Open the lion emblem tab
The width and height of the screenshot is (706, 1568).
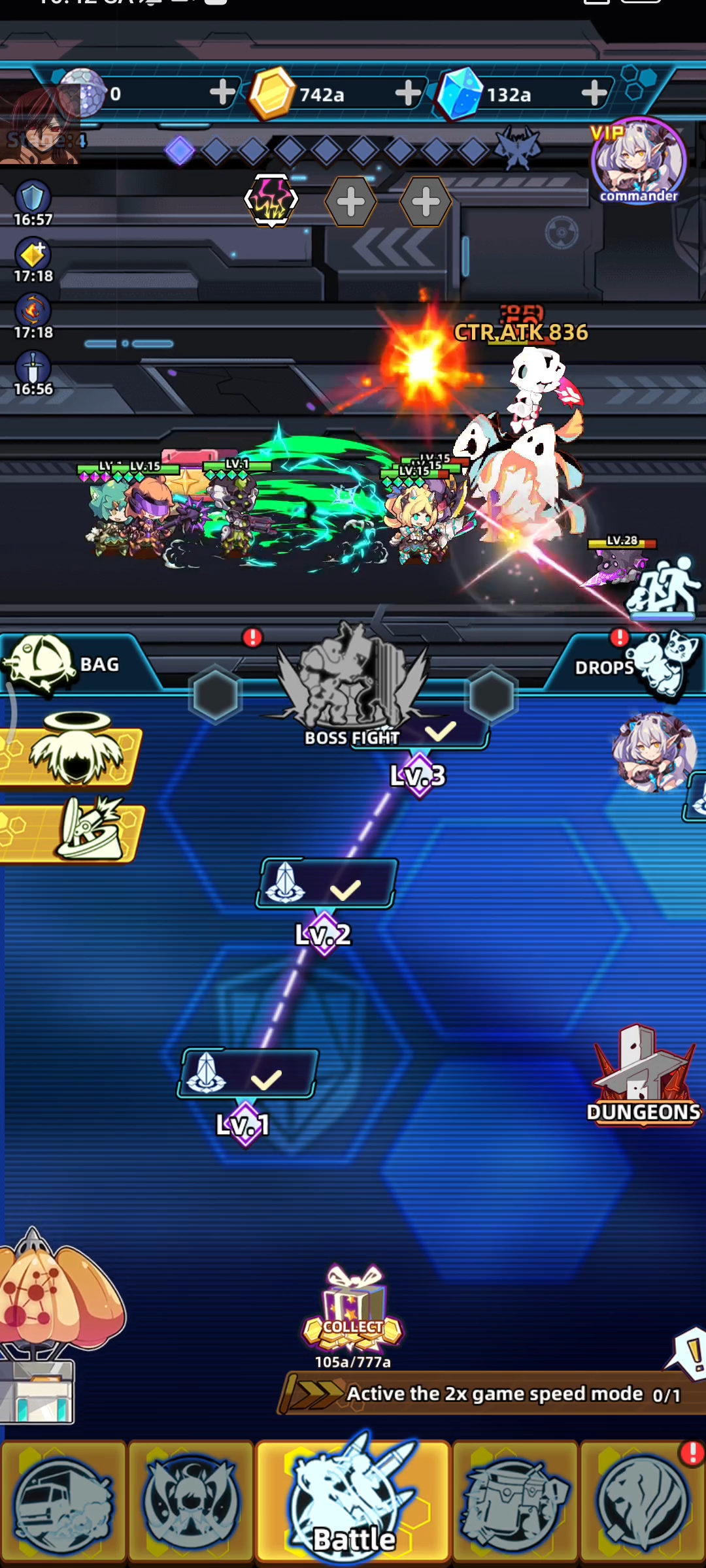pos(643,1503)
